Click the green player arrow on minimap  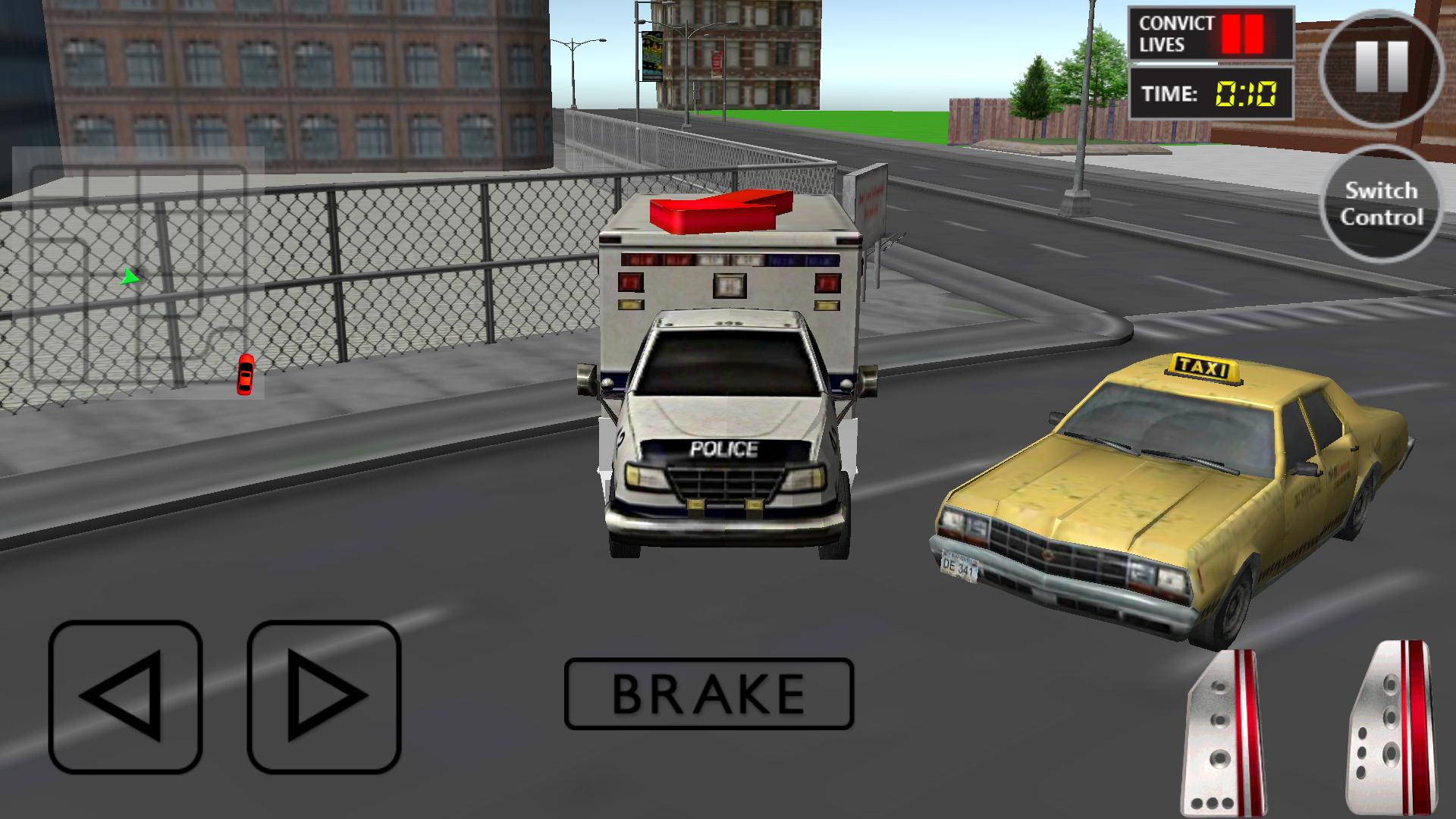133,278
